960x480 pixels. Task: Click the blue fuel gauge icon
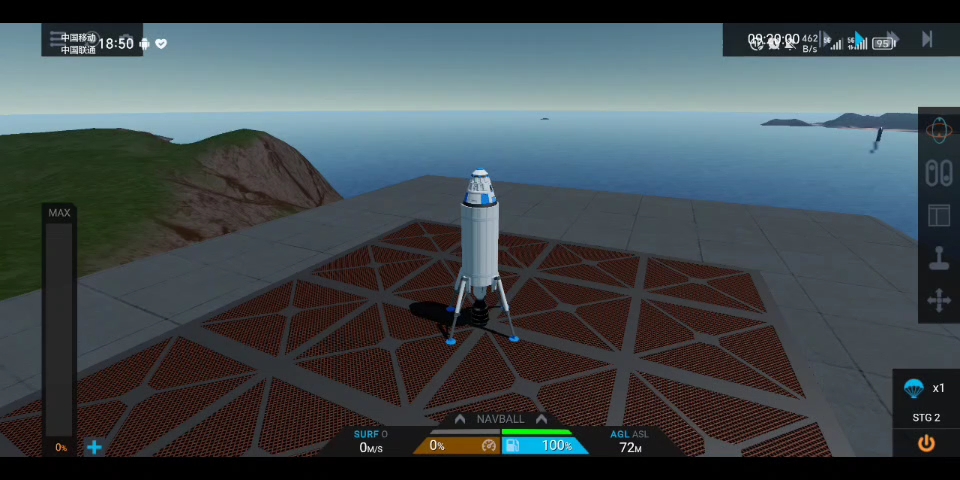[x=512, y=445]
